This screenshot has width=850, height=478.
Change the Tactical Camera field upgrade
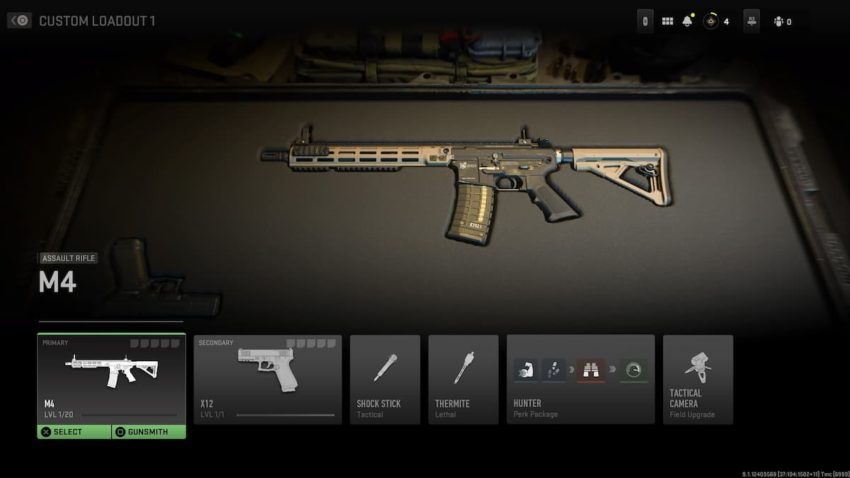coord(697,379)
